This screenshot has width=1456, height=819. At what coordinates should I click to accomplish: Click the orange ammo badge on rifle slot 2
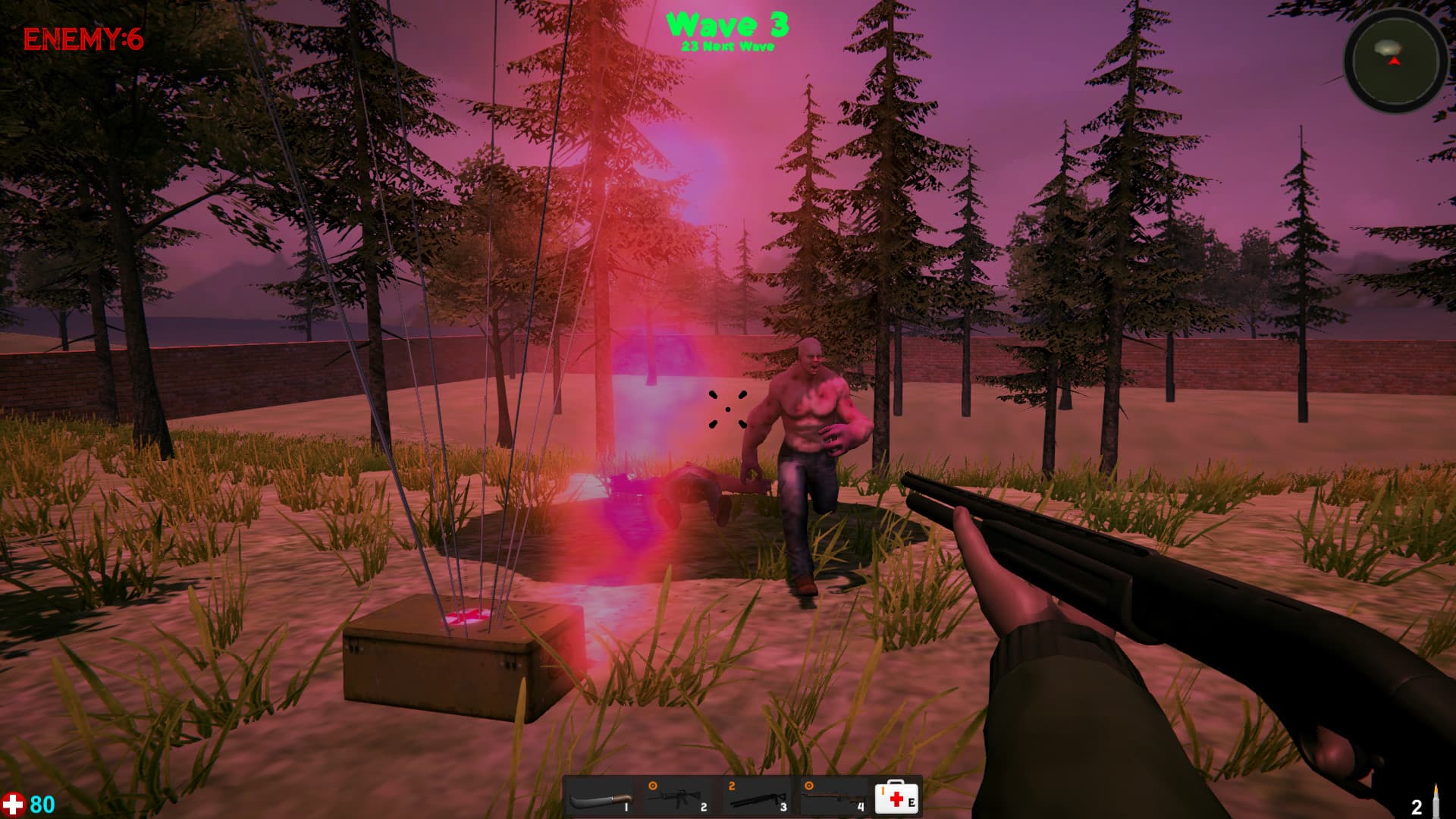(651, 785)
